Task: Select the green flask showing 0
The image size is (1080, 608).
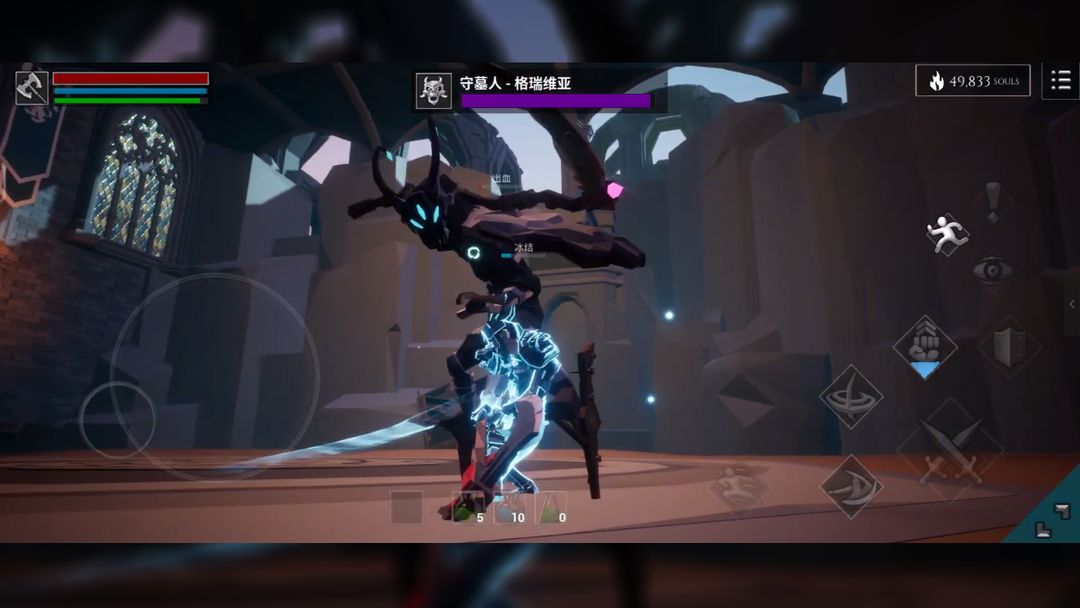Action: pyautogui.click(x=553, y=508)
